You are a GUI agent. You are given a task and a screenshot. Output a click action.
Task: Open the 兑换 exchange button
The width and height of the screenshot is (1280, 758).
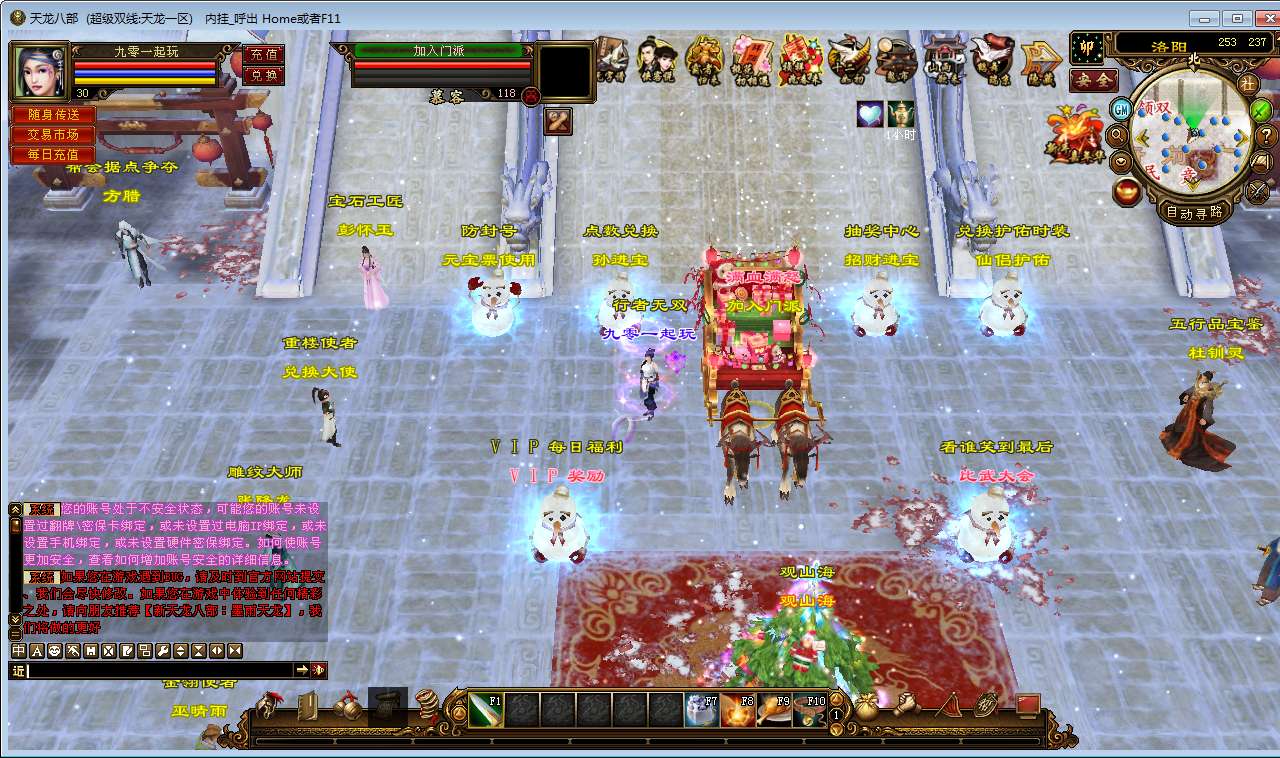(263, 75)
